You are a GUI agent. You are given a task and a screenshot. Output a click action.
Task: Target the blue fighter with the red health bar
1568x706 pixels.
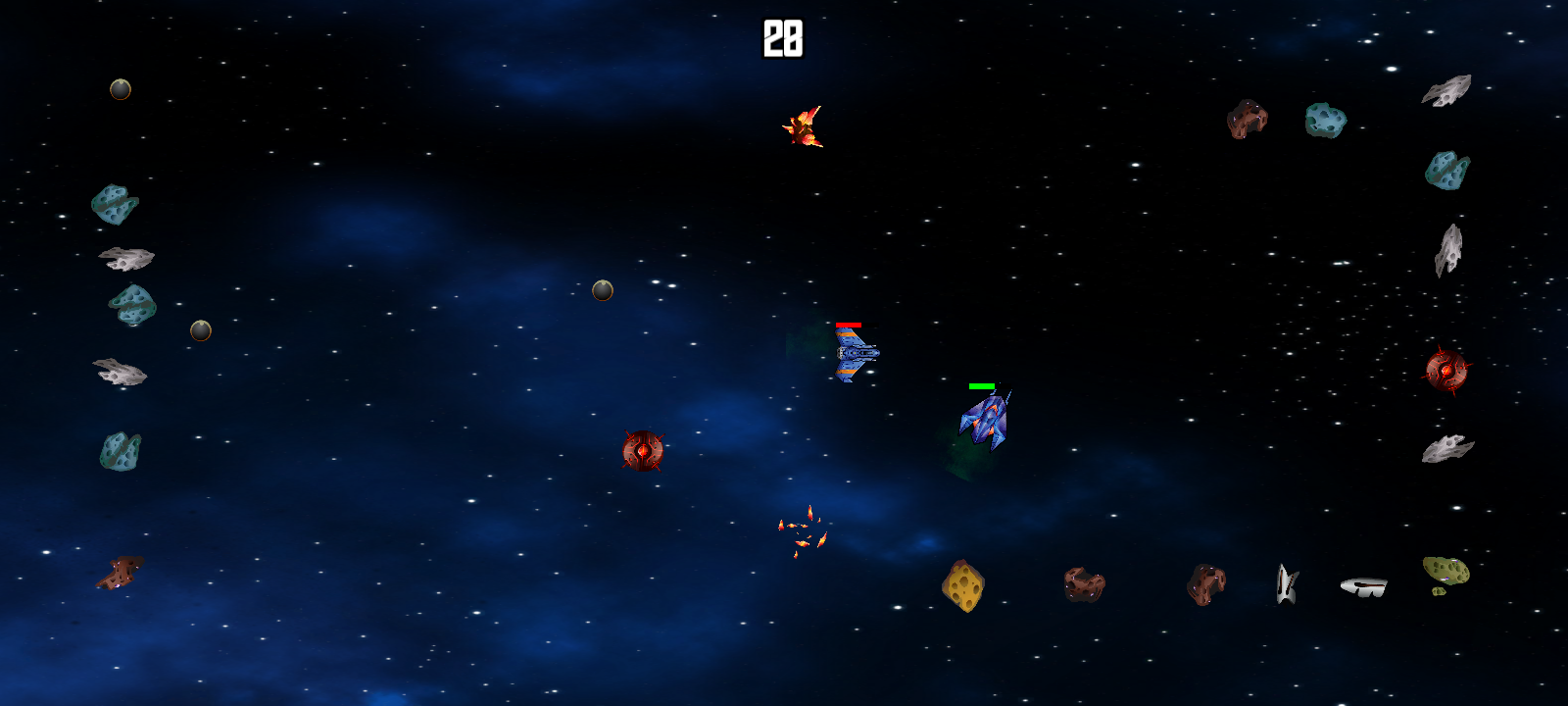857,355
